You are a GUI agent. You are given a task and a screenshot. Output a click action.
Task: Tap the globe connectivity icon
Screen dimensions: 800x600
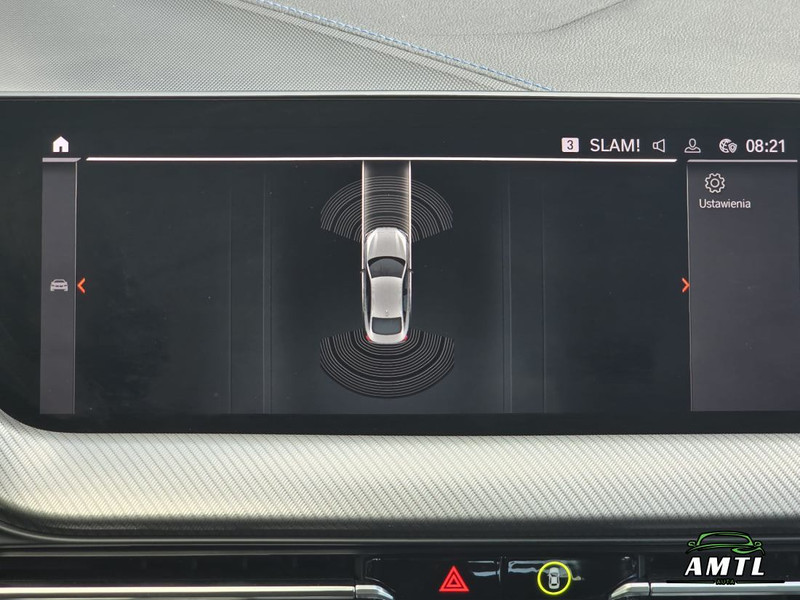[x=727, y=146]
